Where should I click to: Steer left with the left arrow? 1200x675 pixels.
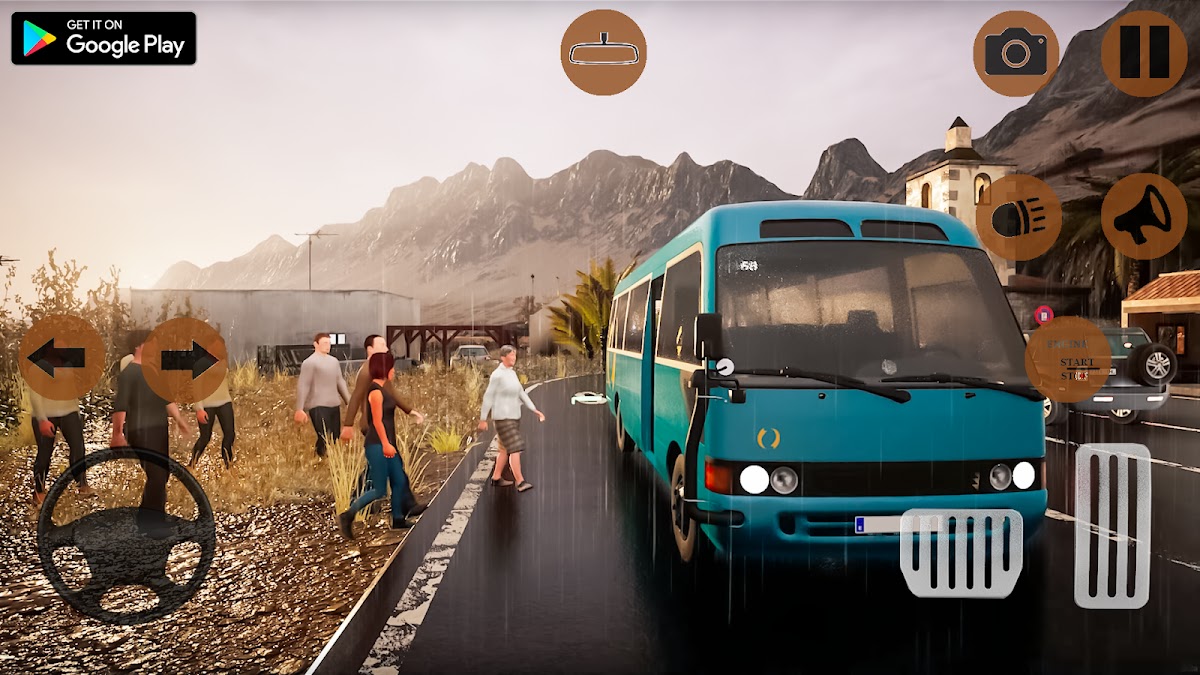(62, 358)
